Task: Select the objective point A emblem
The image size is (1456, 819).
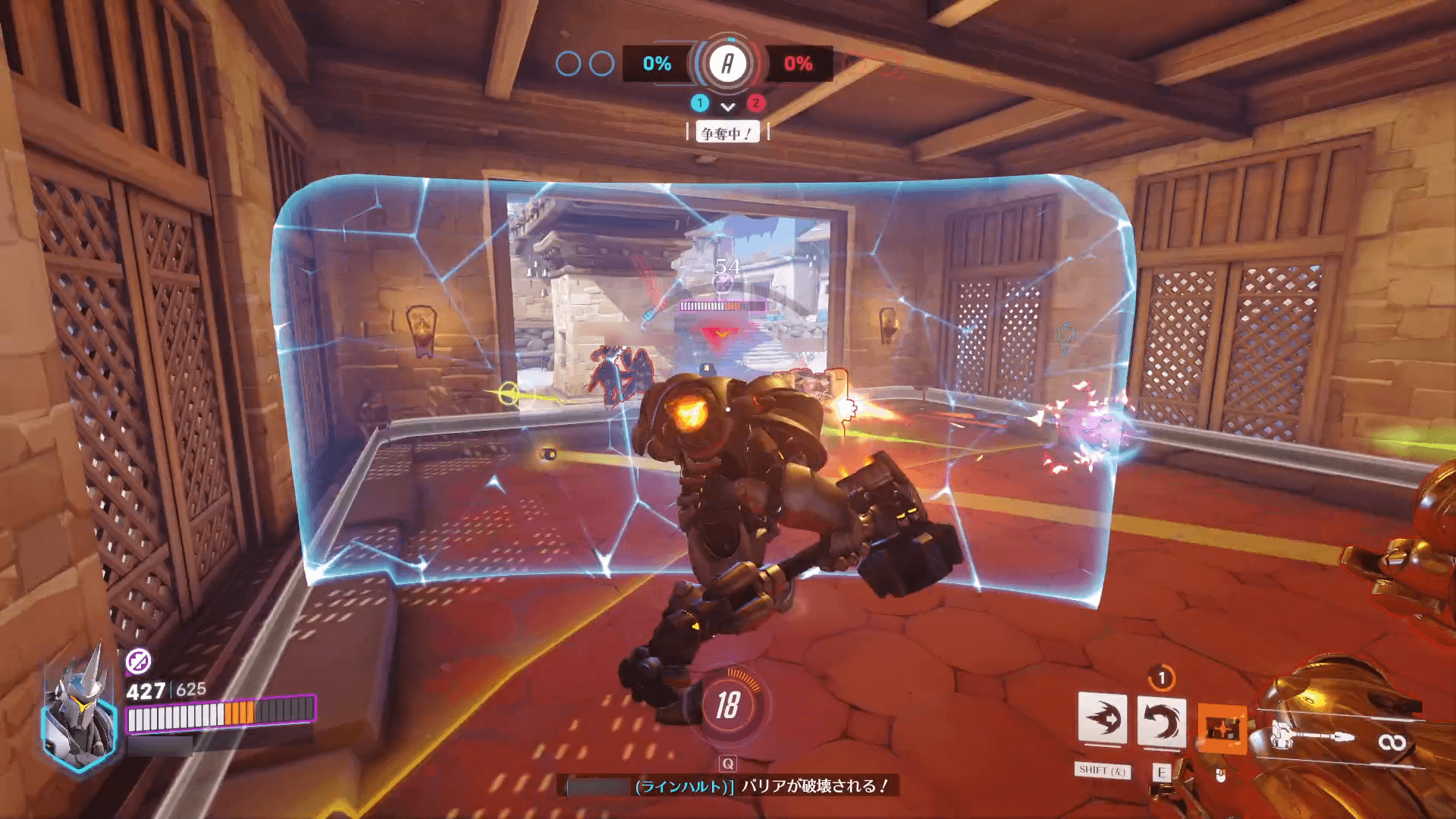Action: point(726,64)
